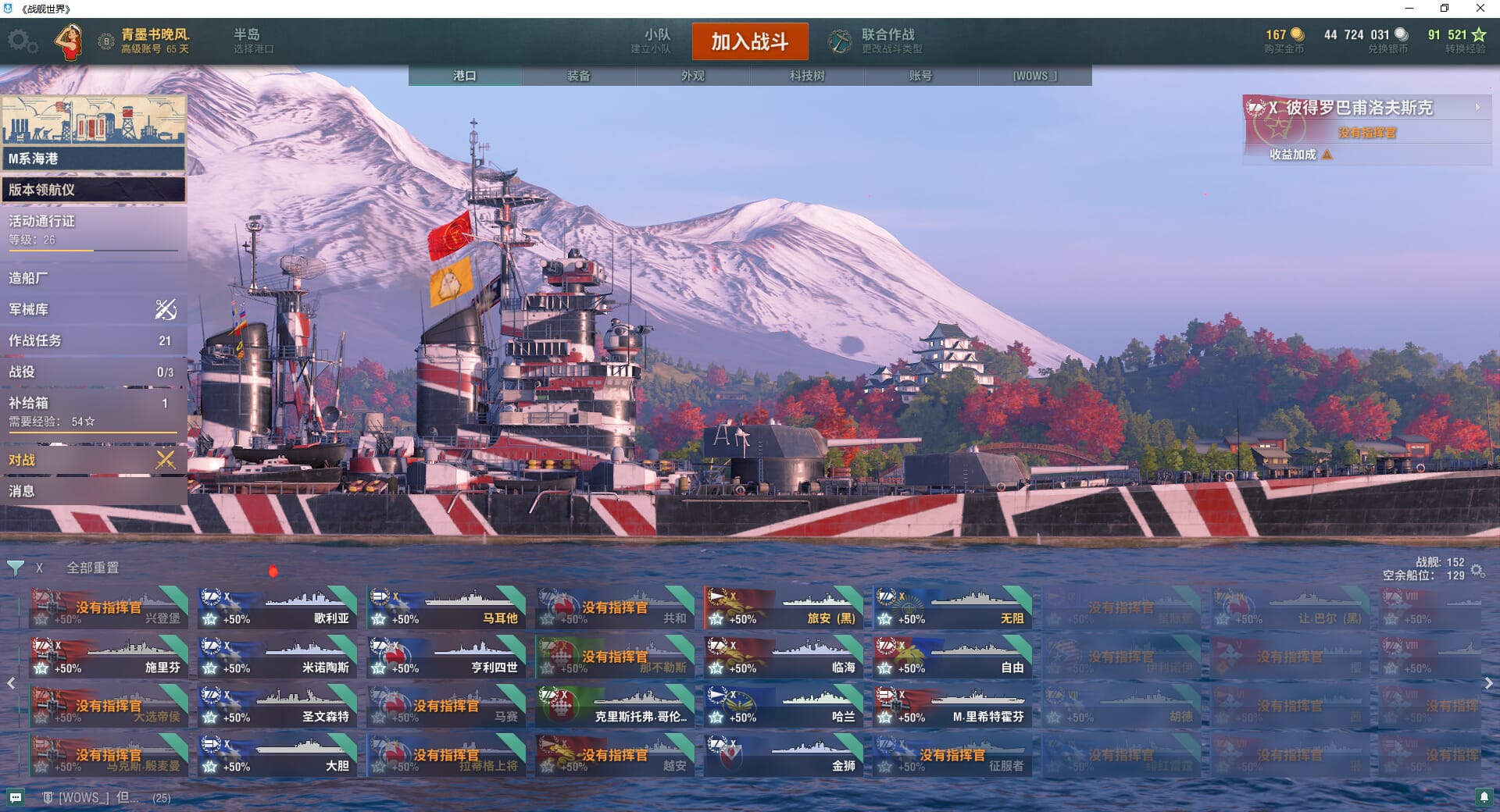This screenshot has height=812, width=1500.
Task: Choose the 金狮 ship card
Action: (783, 756)
